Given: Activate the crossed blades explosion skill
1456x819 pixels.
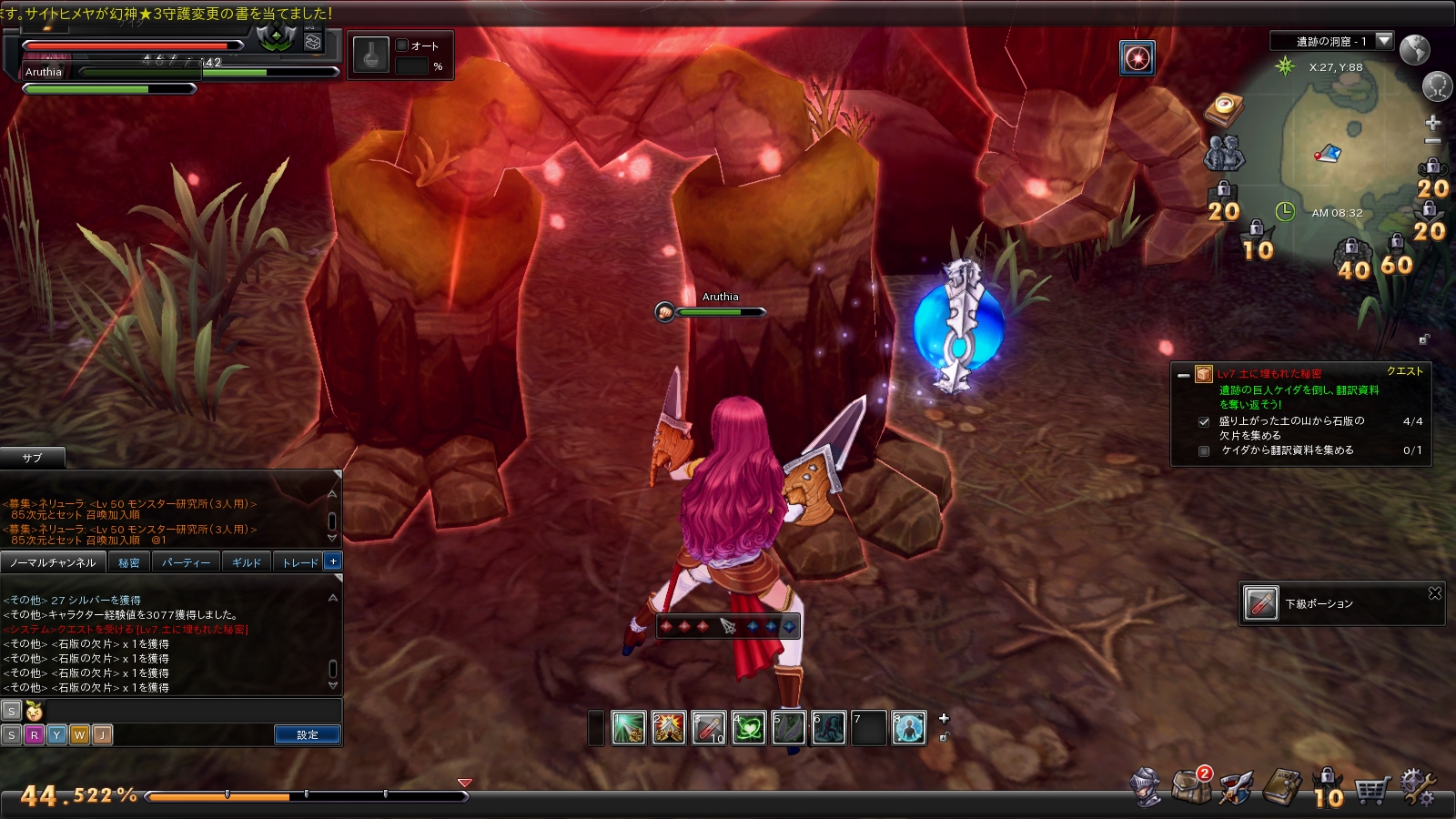Looking at the screenshot, I should pos(668,728).
